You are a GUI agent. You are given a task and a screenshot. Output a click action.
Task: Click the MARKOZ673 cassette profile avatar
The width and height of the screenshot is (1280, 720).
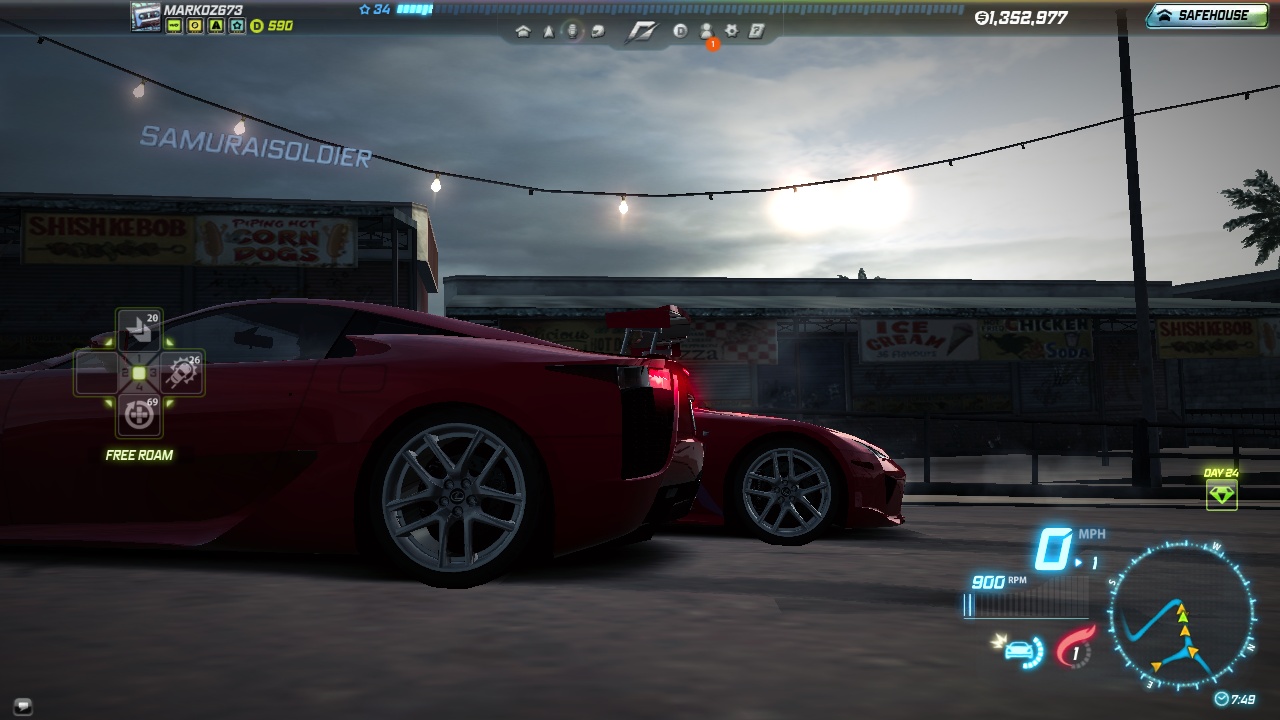click(x=146, y=17)
